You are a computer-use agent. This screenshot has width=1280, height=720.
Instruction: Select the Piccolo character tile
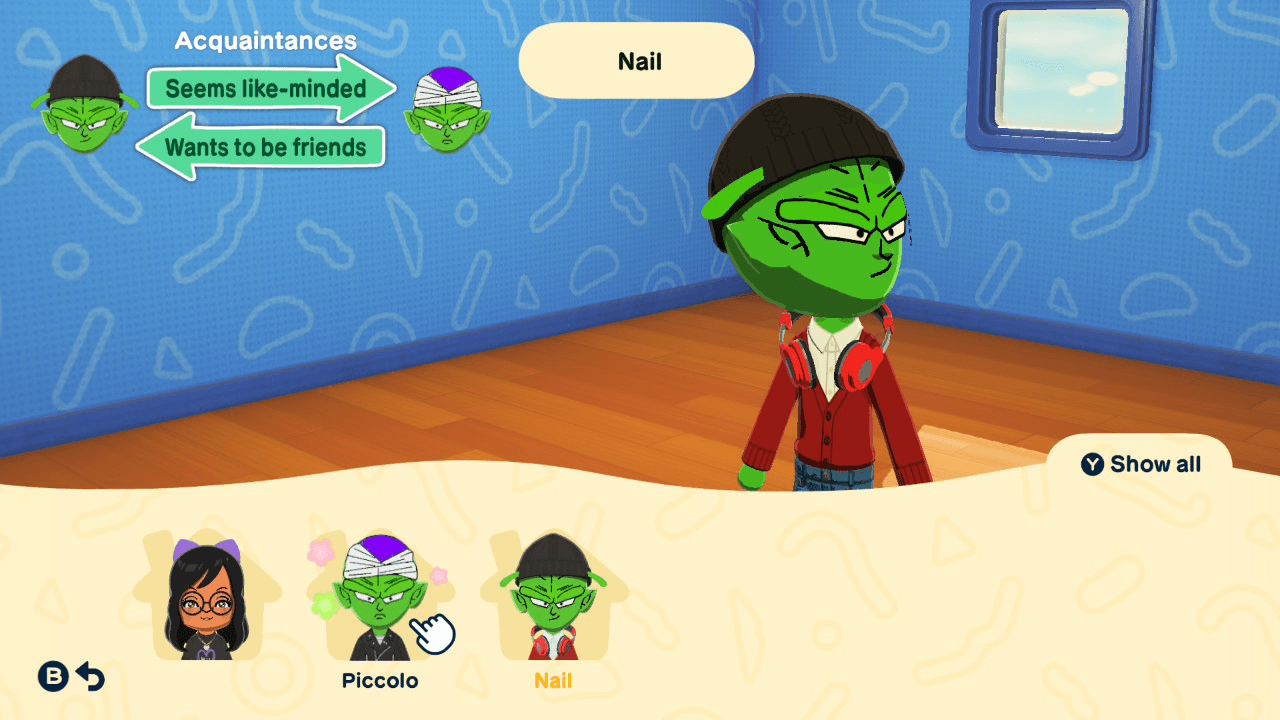click(x=380, y=600)
